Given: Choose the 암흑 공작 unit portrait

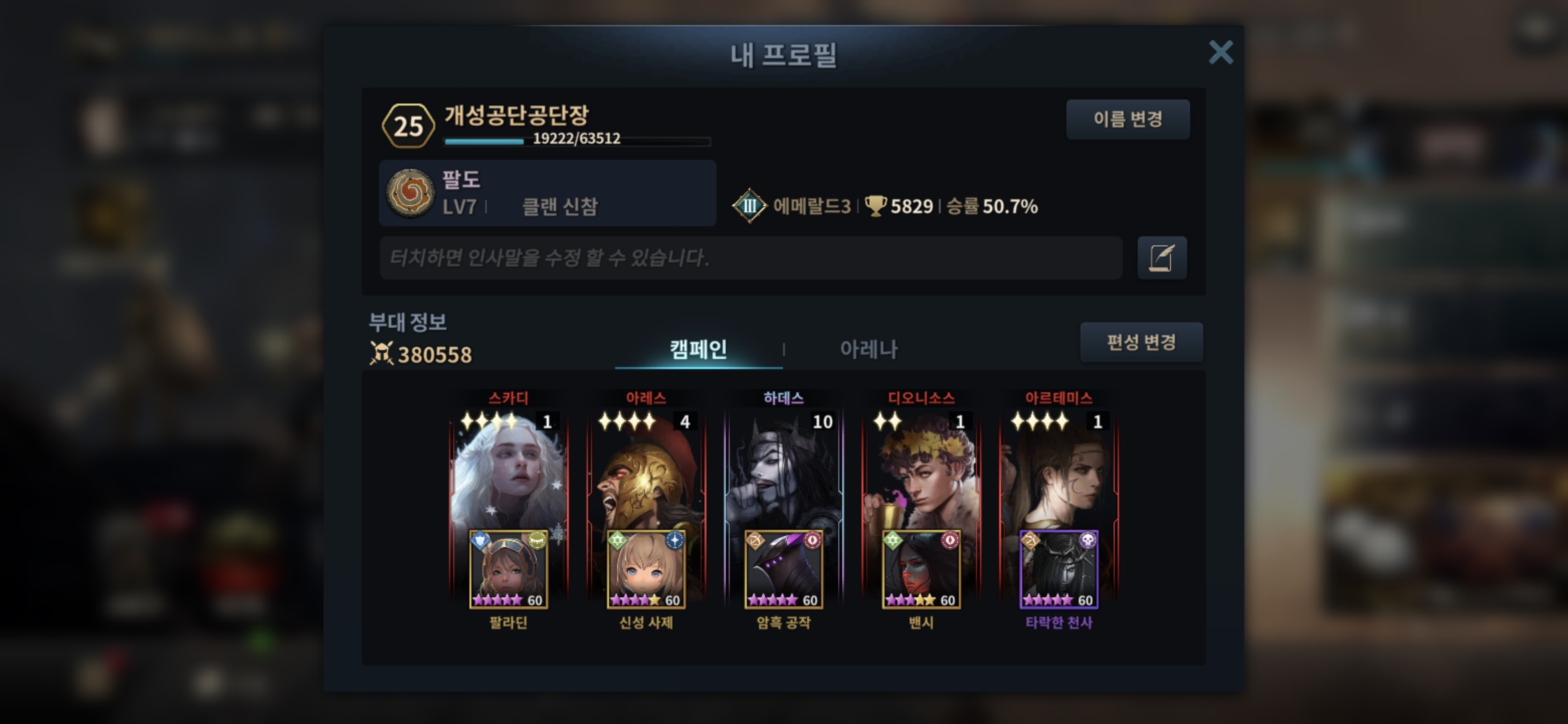Looking at the screenshot, I should [x=783, y=570].
